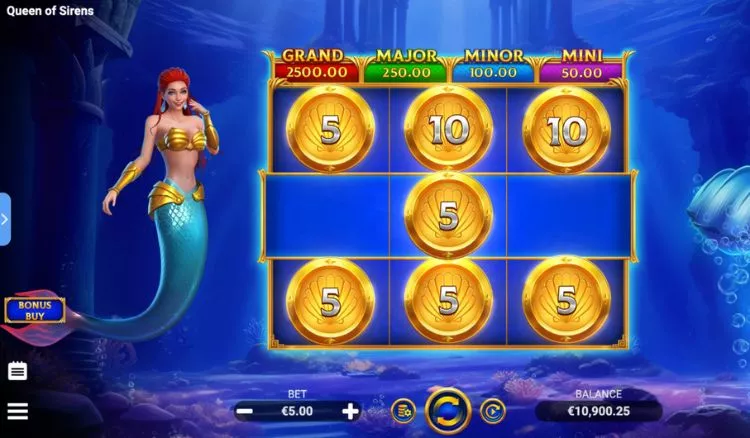Viewport: 750px width, 438px height.
Task: Decrease the bet with the minus button
Action: coord(244,411)
